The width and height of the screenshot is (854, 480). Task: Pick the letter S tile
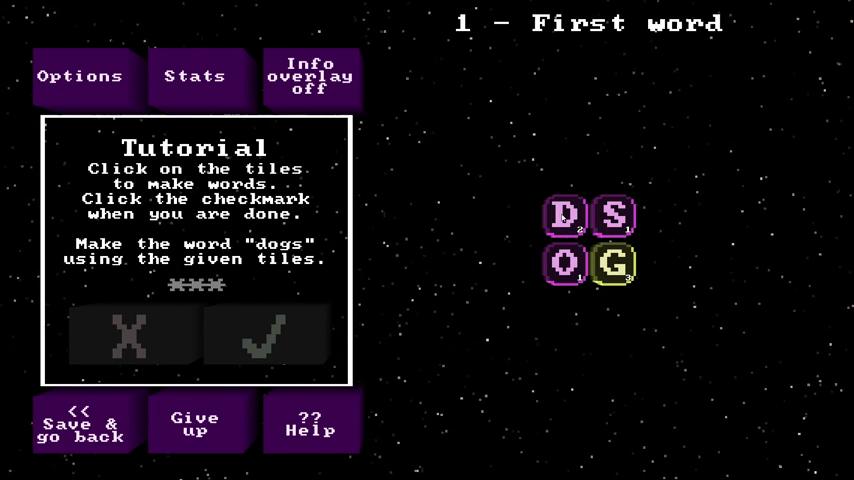click(613, 215)
